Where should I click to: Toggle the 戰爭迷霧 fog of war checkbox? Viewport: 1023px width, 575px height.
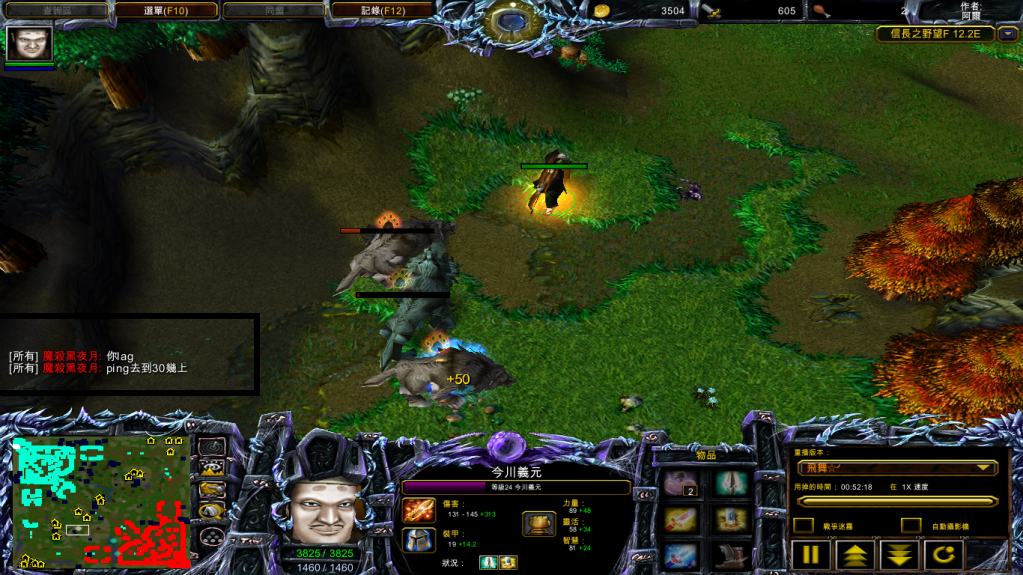(x=803, y=525)
